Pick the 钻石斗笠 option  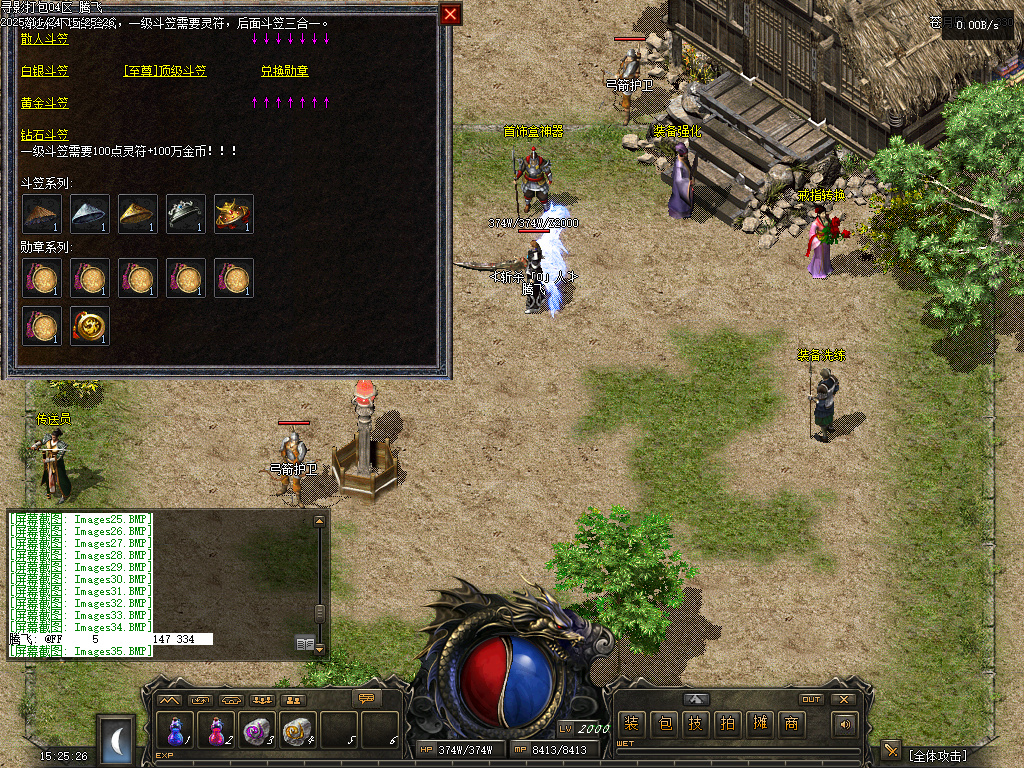pos(45,135)
